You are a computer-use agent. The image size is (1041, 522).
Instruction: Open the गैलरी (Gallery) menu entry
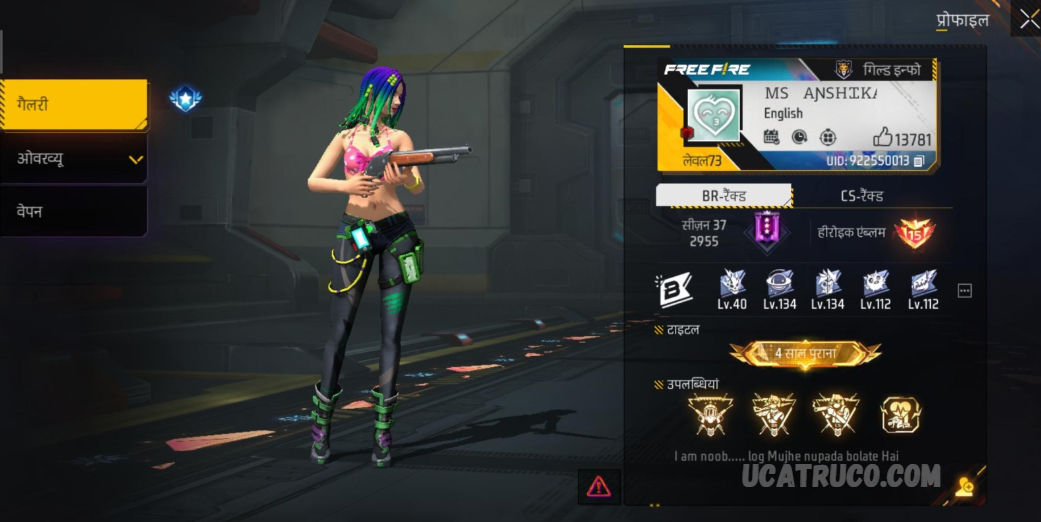(x=73, y=105)
